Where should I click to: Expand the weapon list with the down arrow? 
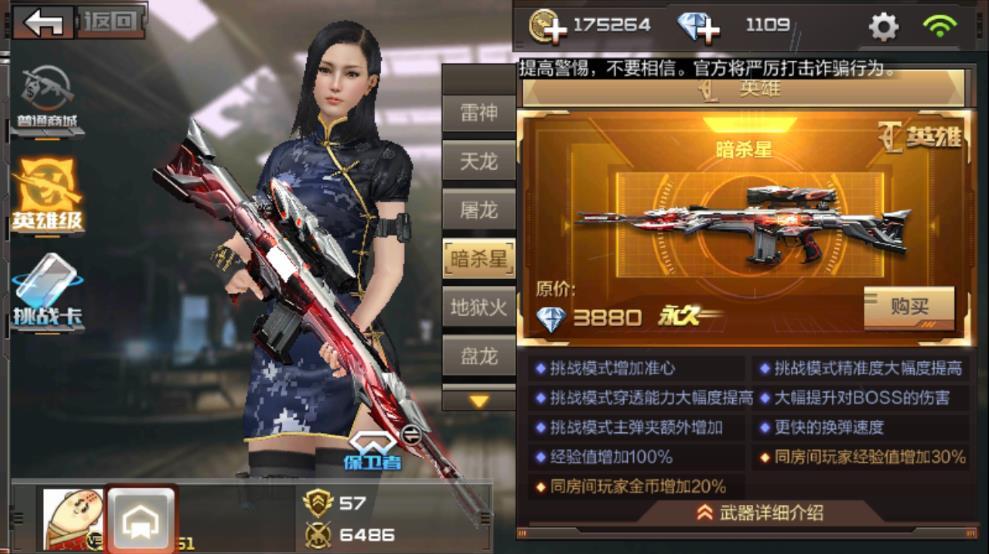coord(479,401)
